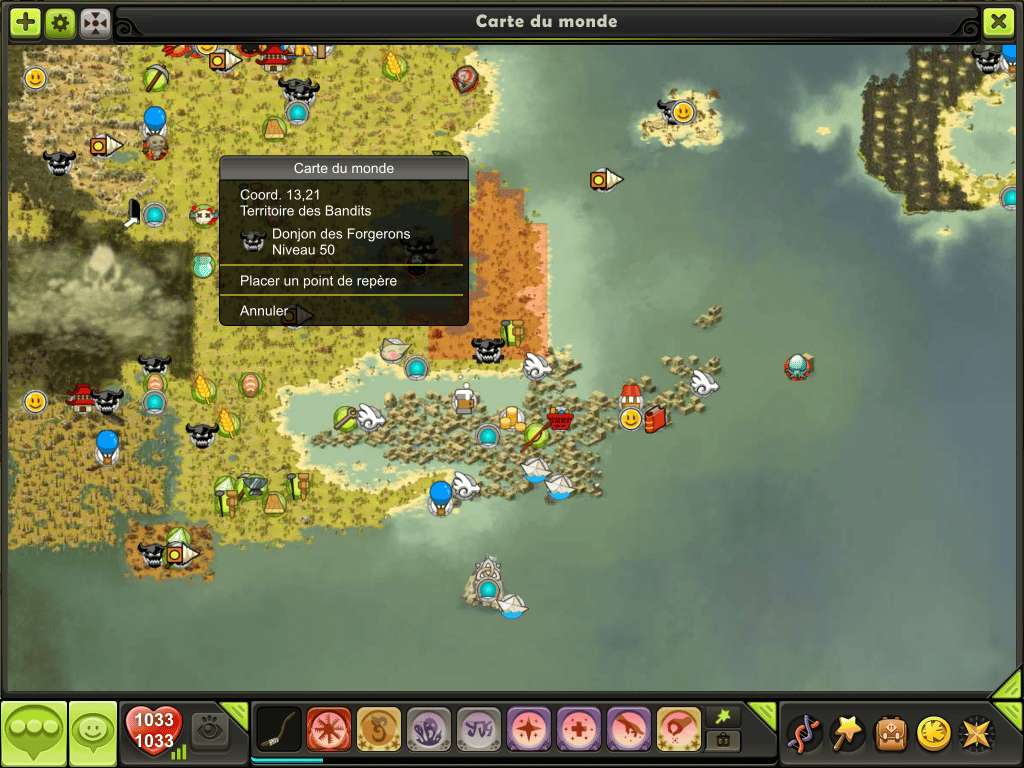The width and height of the screenshot is (1024, 768).
Task: Cast the purple cross spell
Action: [x=579, y=729]
